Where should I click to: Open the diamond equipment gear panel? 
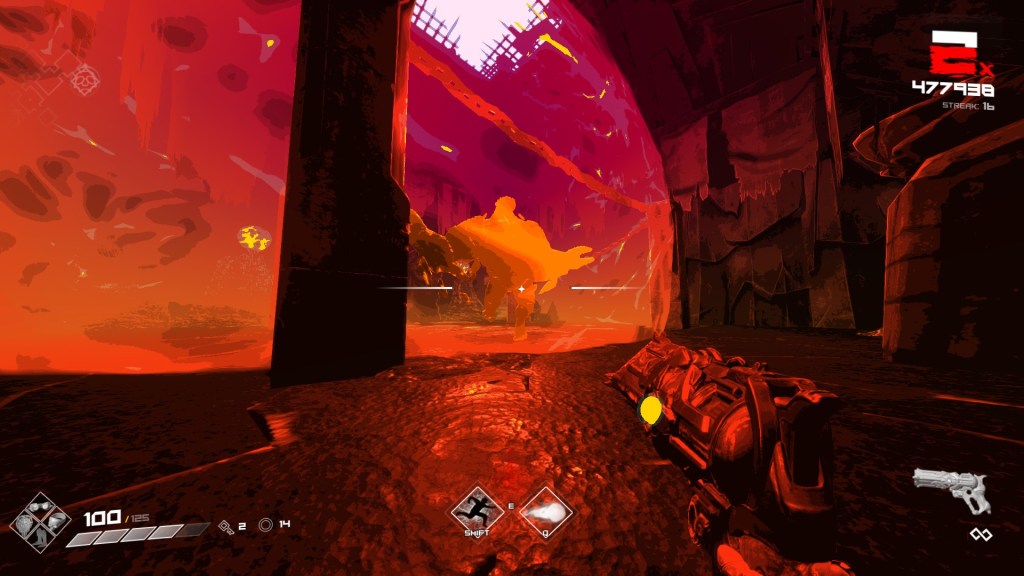pyautogui.click(x=40, y=520)
